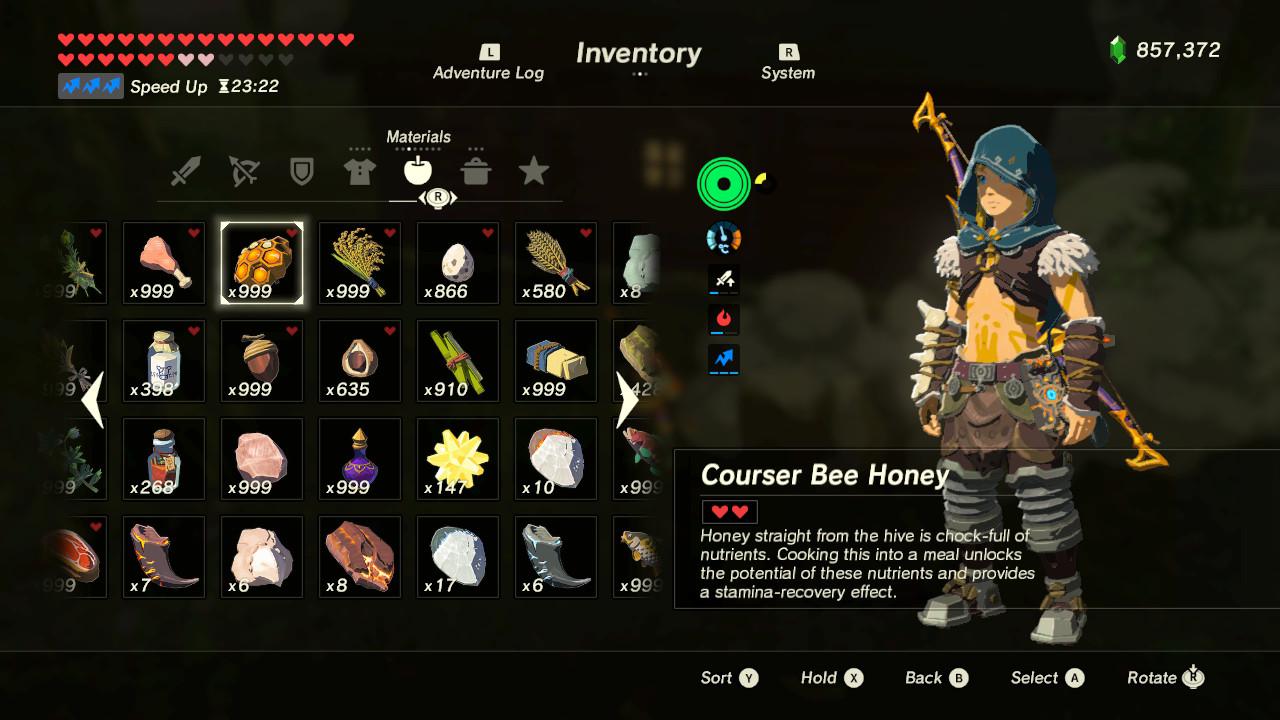Open the cooking pot meals category icon
The height and width of the screenshot is (720, 1280).
(476, 170)
